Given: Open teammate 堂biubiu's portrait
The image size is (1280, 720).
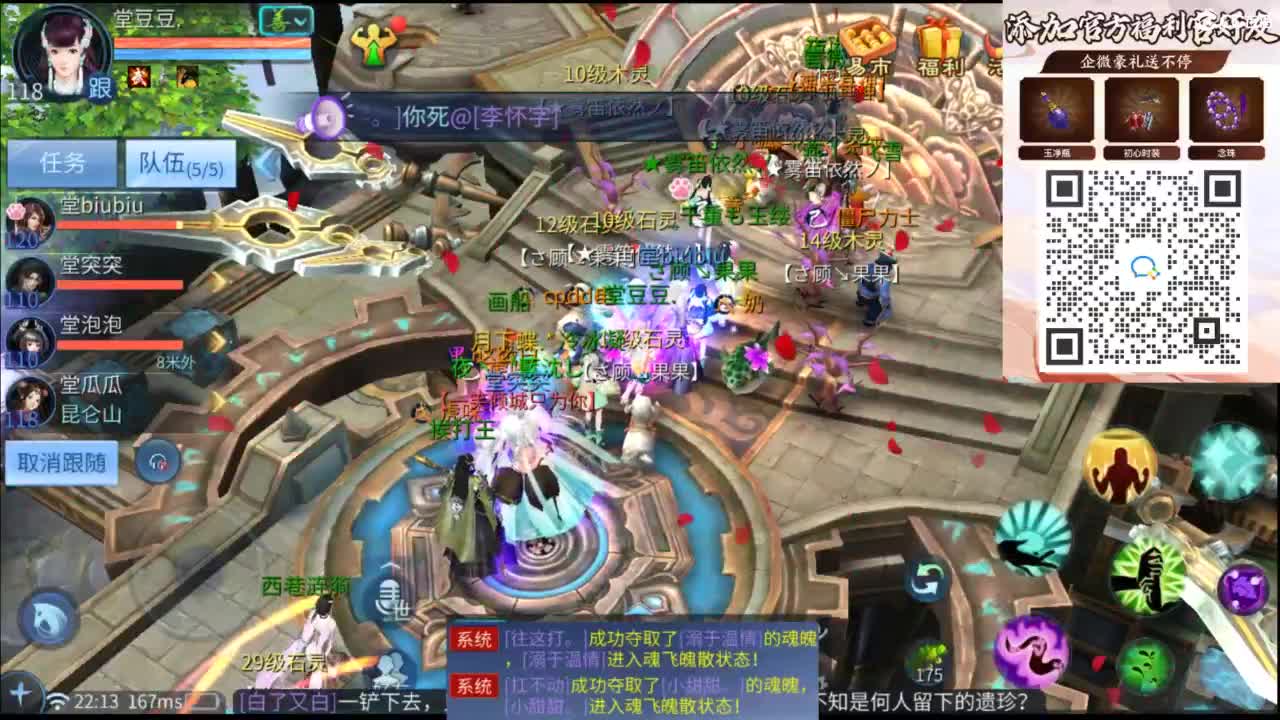Looking at the screenshot, I should (33, 218).
